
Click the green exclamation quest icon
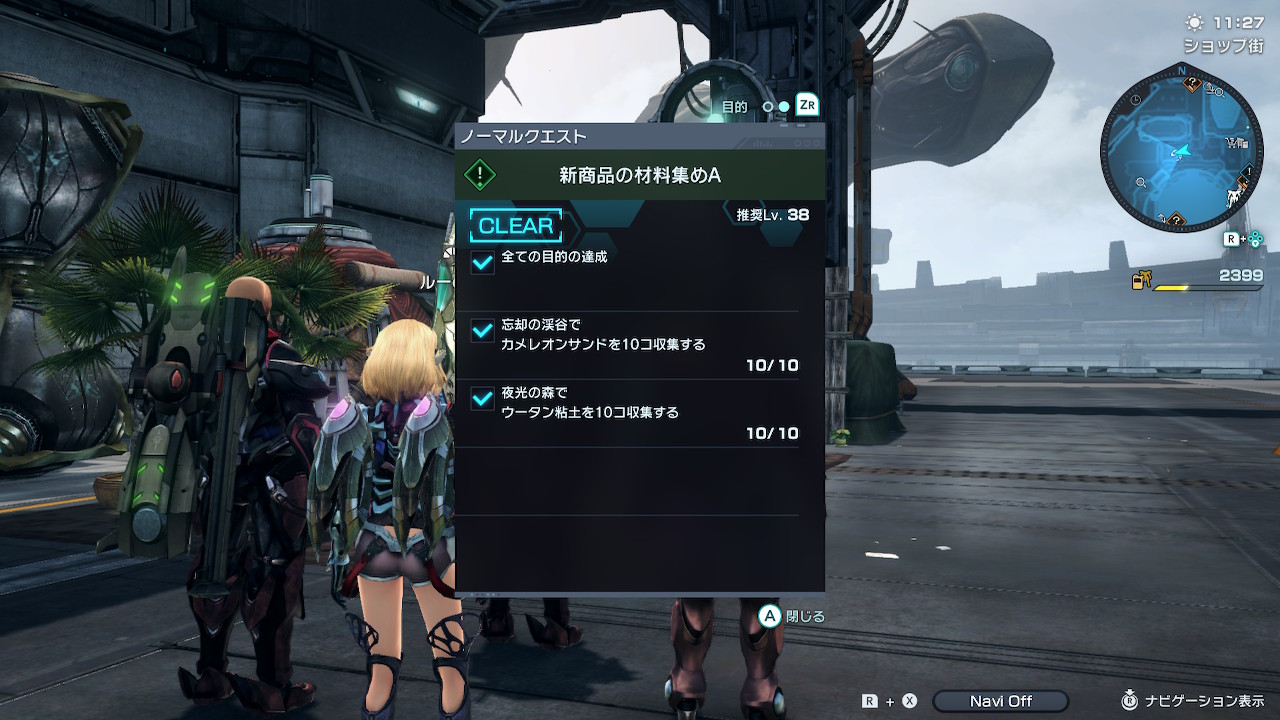[x=481, y=176]
